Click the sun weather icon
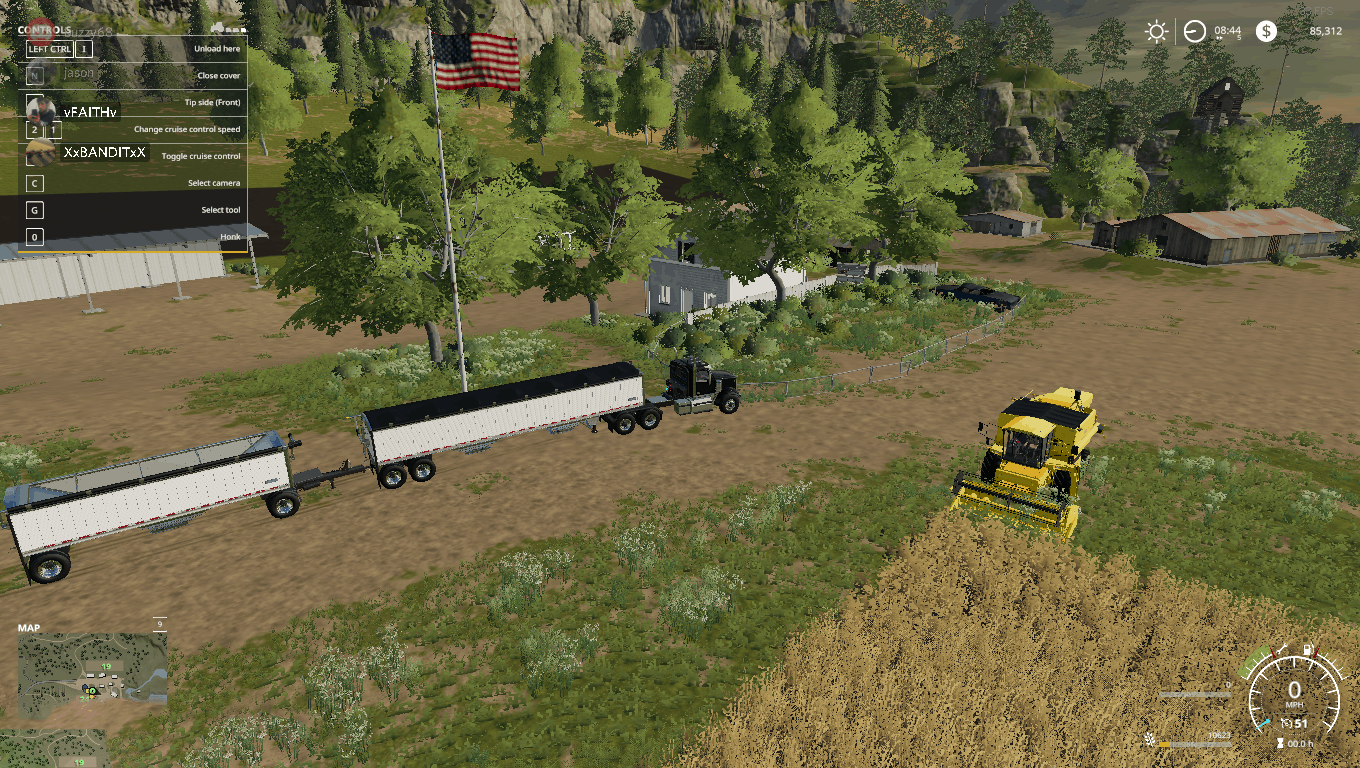 click(x=1156, y=31)
